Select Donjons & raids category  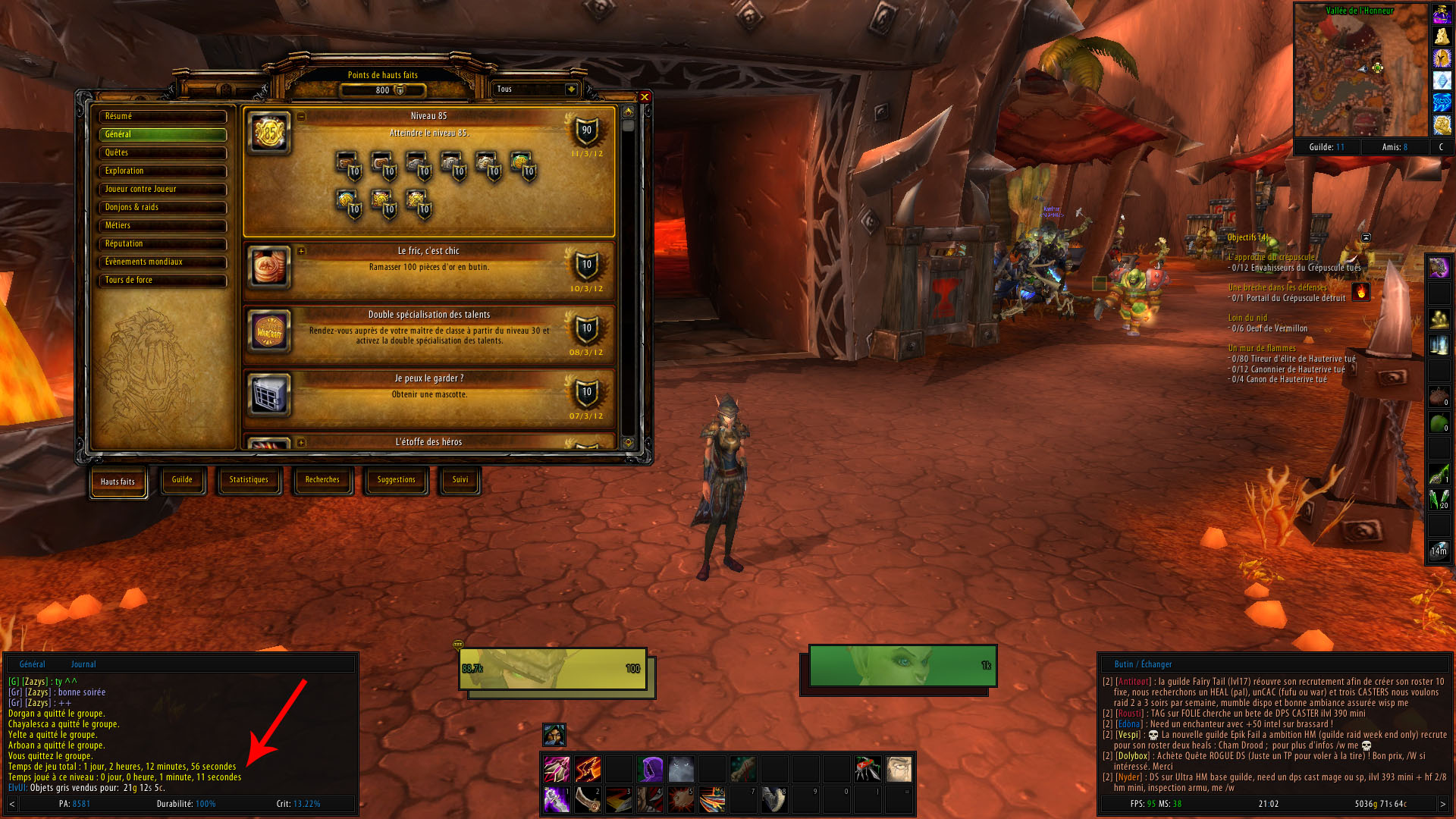pos(162,207)
